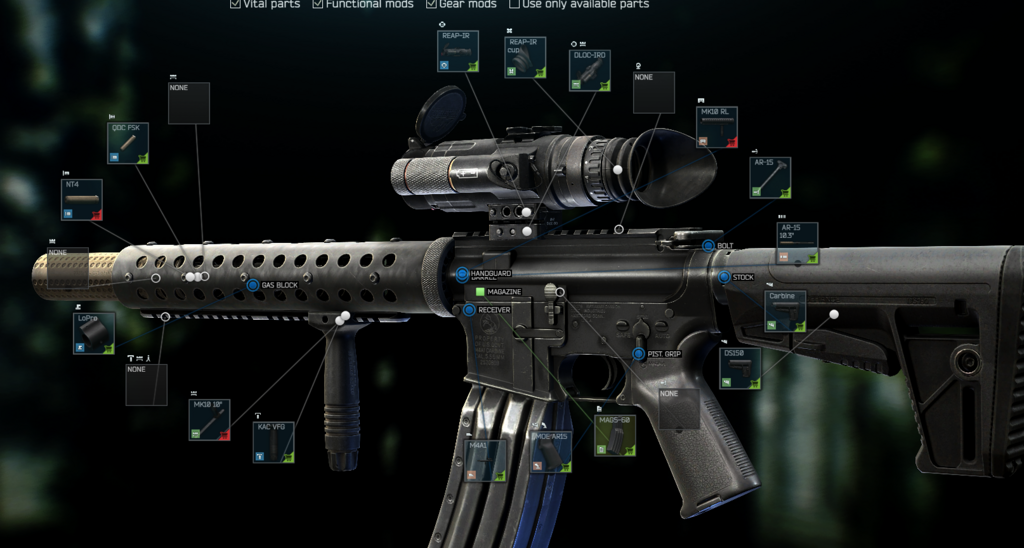
Task: Select the AR-15 10.3" barrel slot
Action: (797, 244)
